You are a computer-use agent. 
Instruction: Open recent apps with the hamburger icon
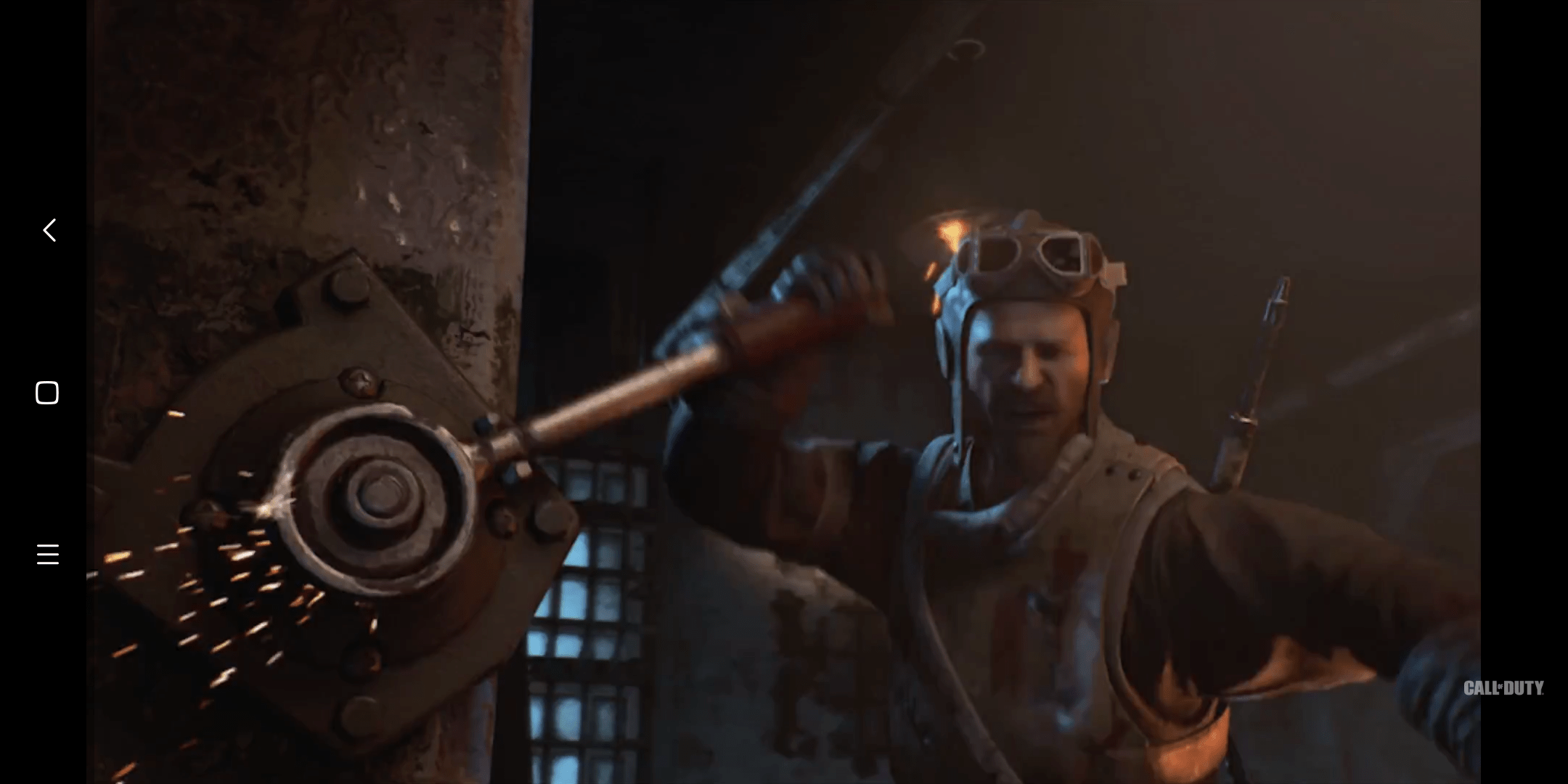point(46,554)
